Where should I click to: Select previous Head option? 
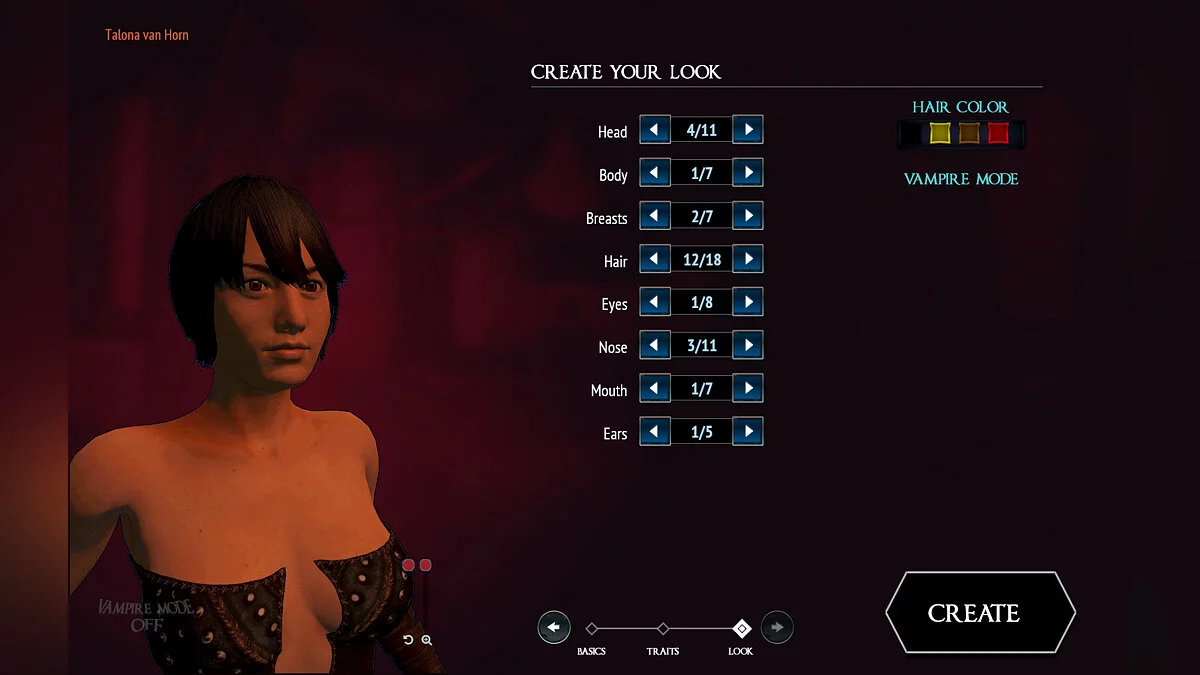[x=655, y=129]
